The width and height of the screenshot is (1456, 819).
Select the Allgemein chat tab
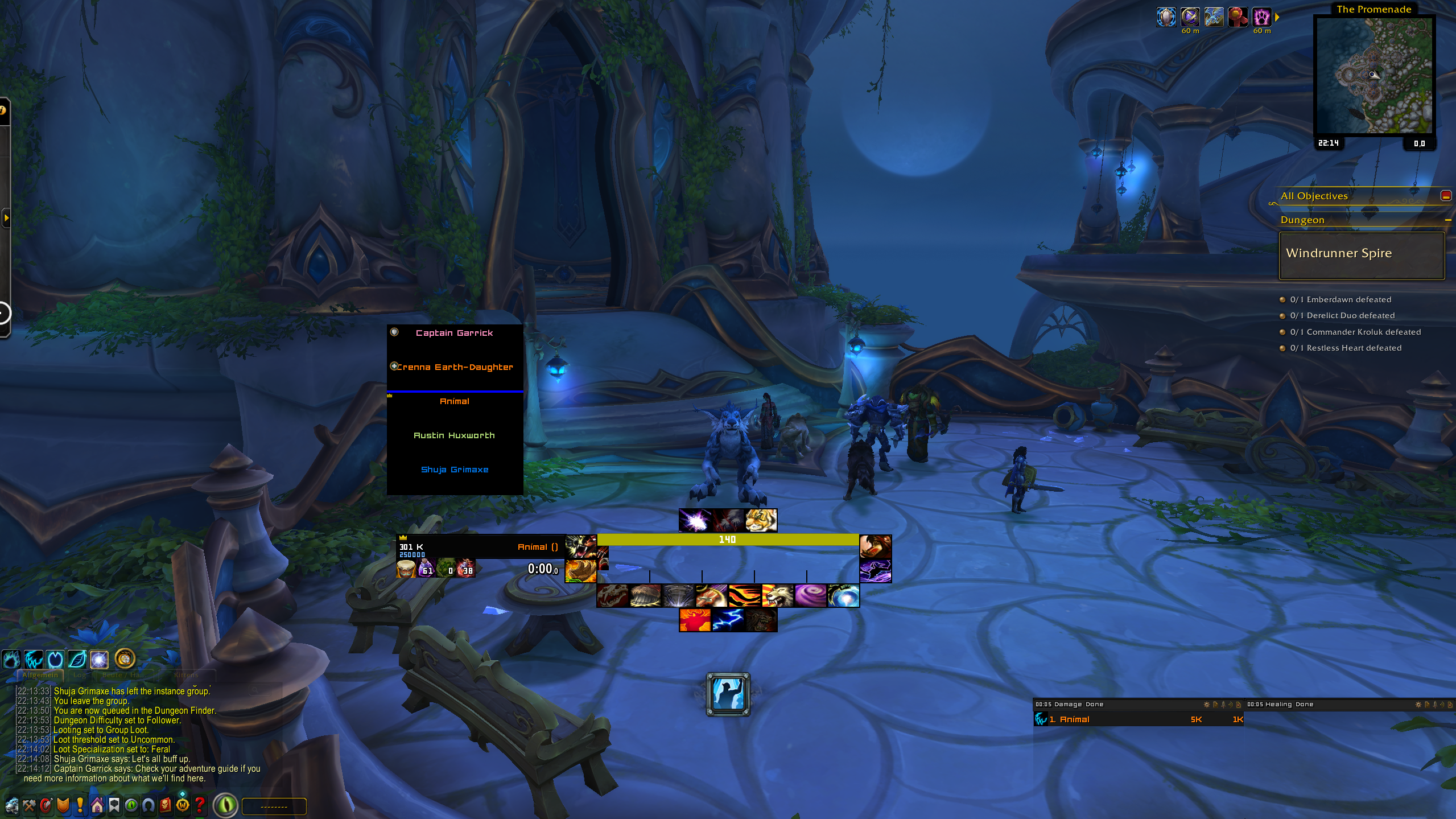click(40, 675)
